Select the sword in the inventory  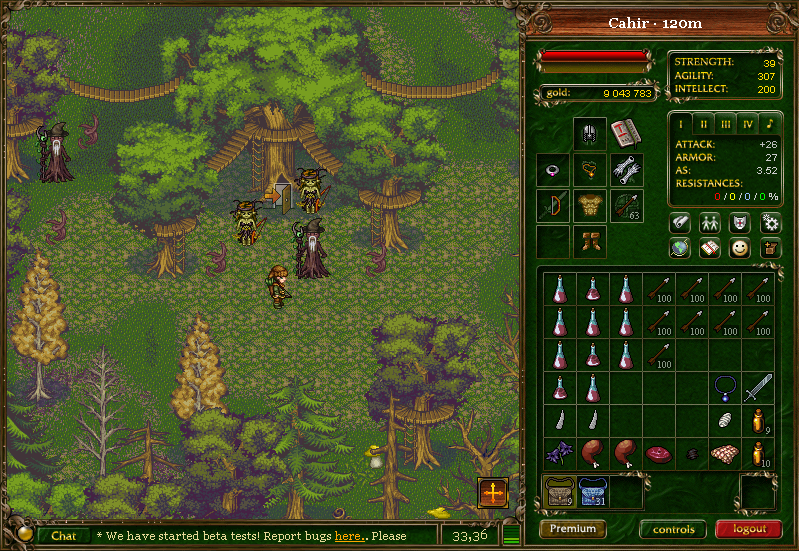757,387
